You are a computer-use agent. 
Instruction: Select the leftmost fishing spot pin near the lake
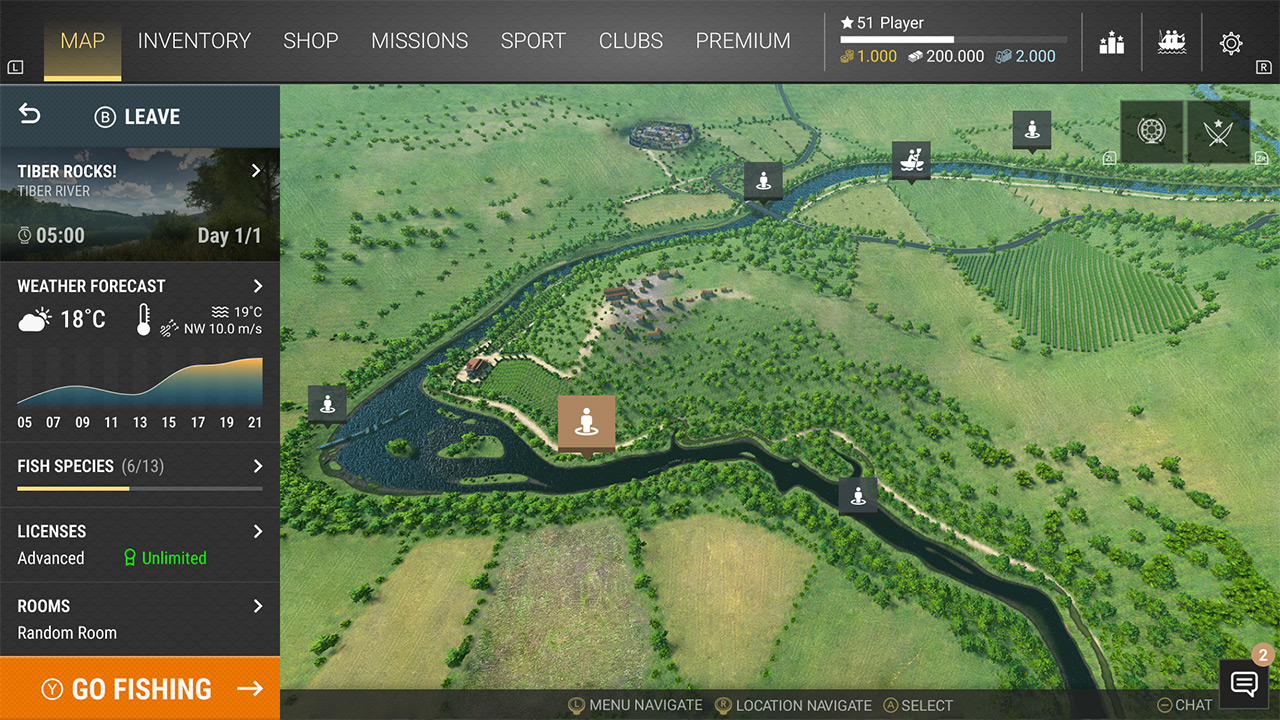(327, 403)
